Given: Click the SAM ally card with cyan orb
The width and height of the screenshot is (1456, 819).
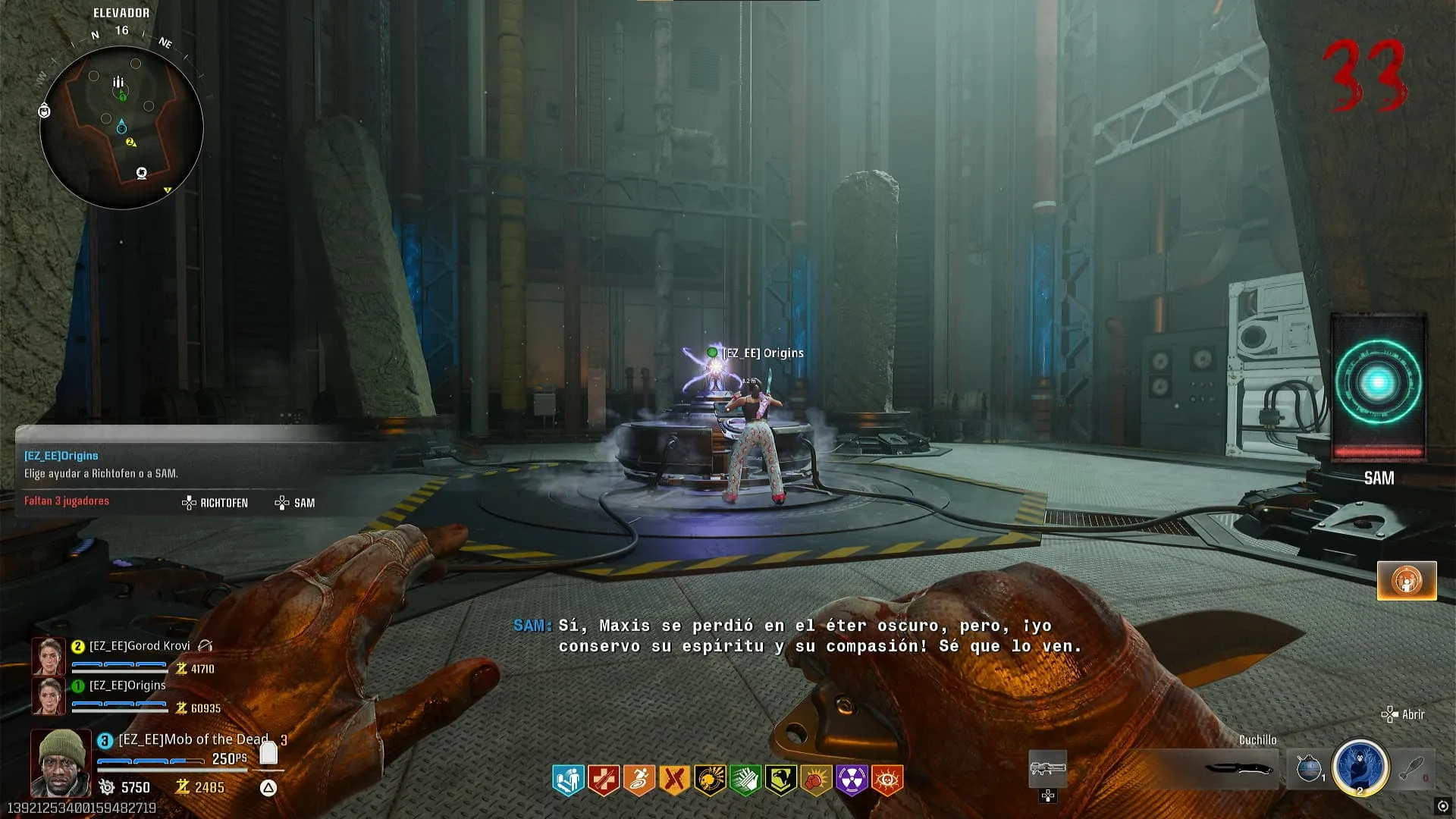Looking at the screenshot, I should (1378, 387).
